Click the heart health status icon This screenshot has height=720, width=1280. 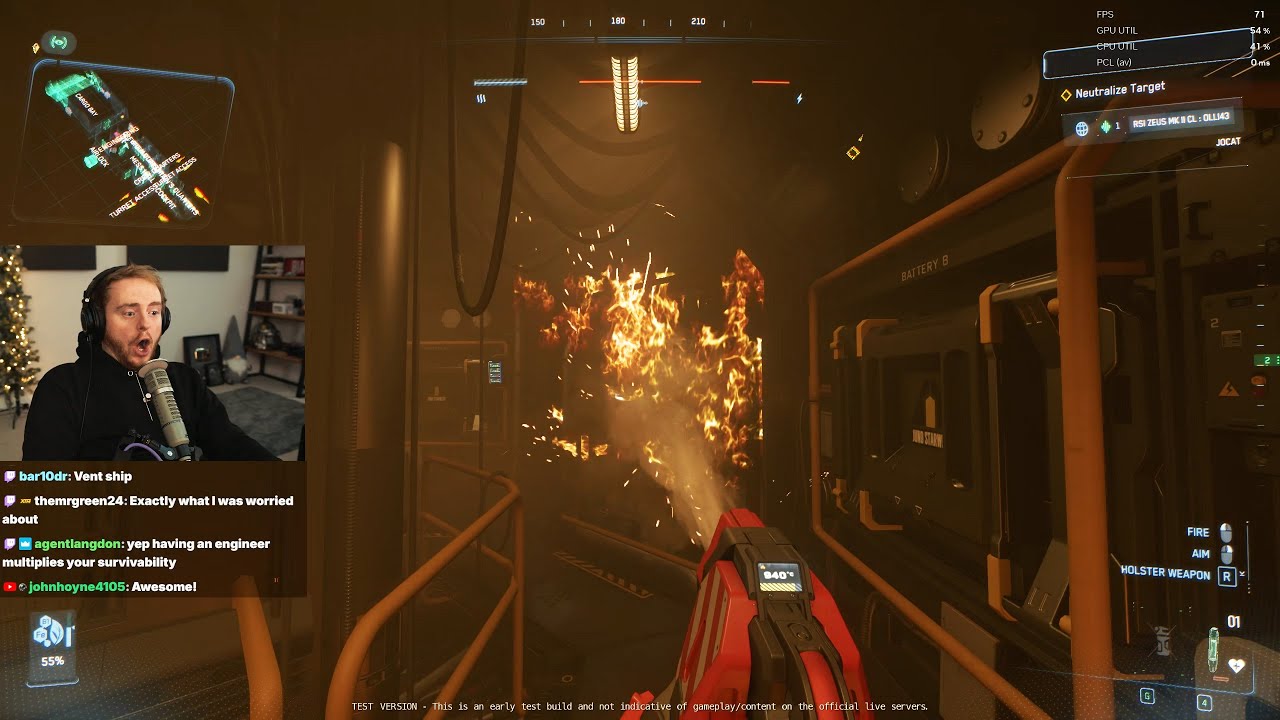pyautogui.click(x=1237, y=665)
